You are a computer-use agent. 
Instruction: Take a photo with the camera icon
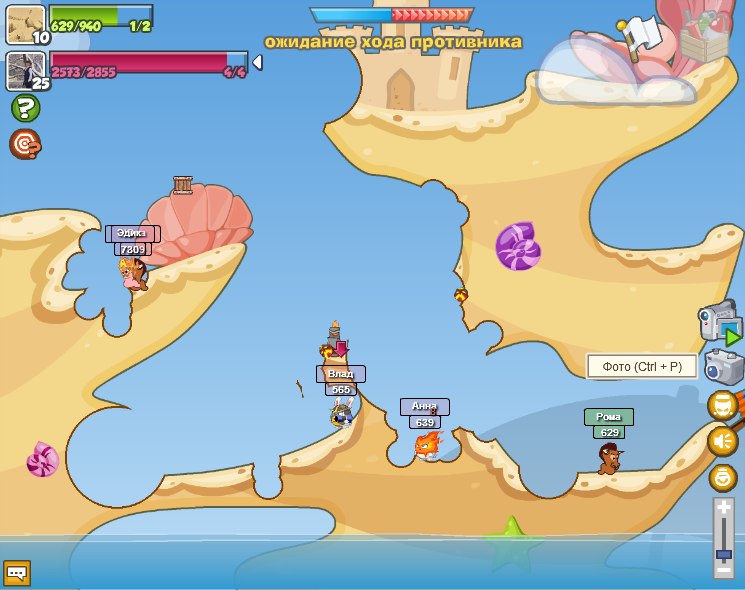click(724, 367)
